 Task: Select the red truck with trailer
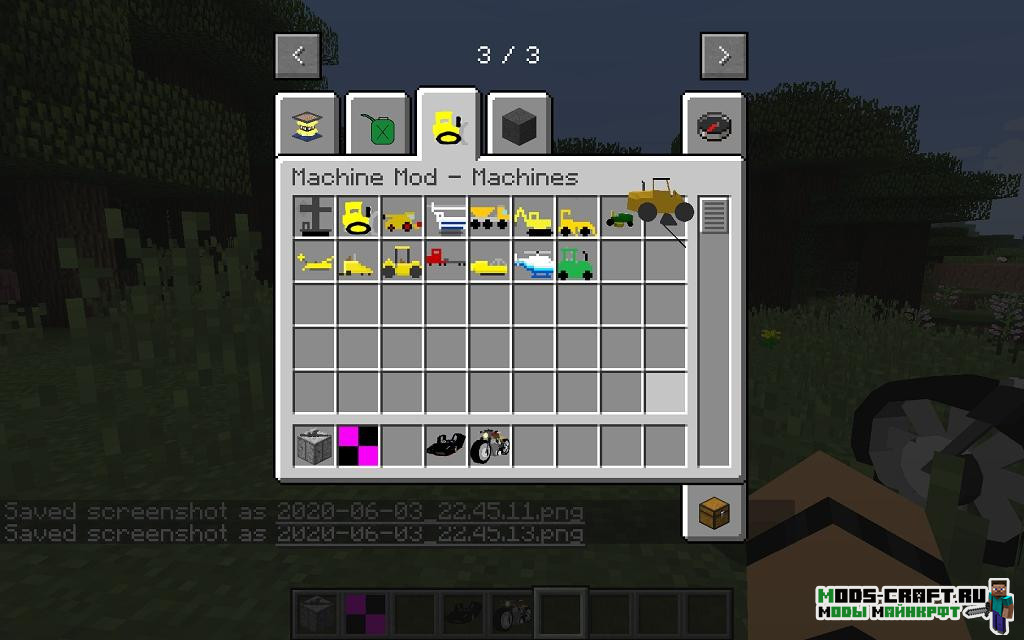(x=445, y=260)
